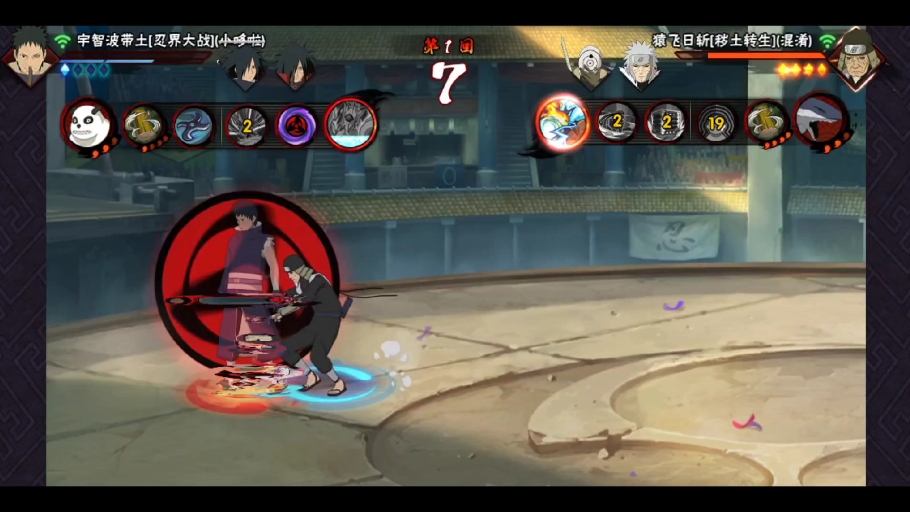Choose the masked ninja teammate portrait
Screen dimensions: 910x512
(x=587, y=64)
